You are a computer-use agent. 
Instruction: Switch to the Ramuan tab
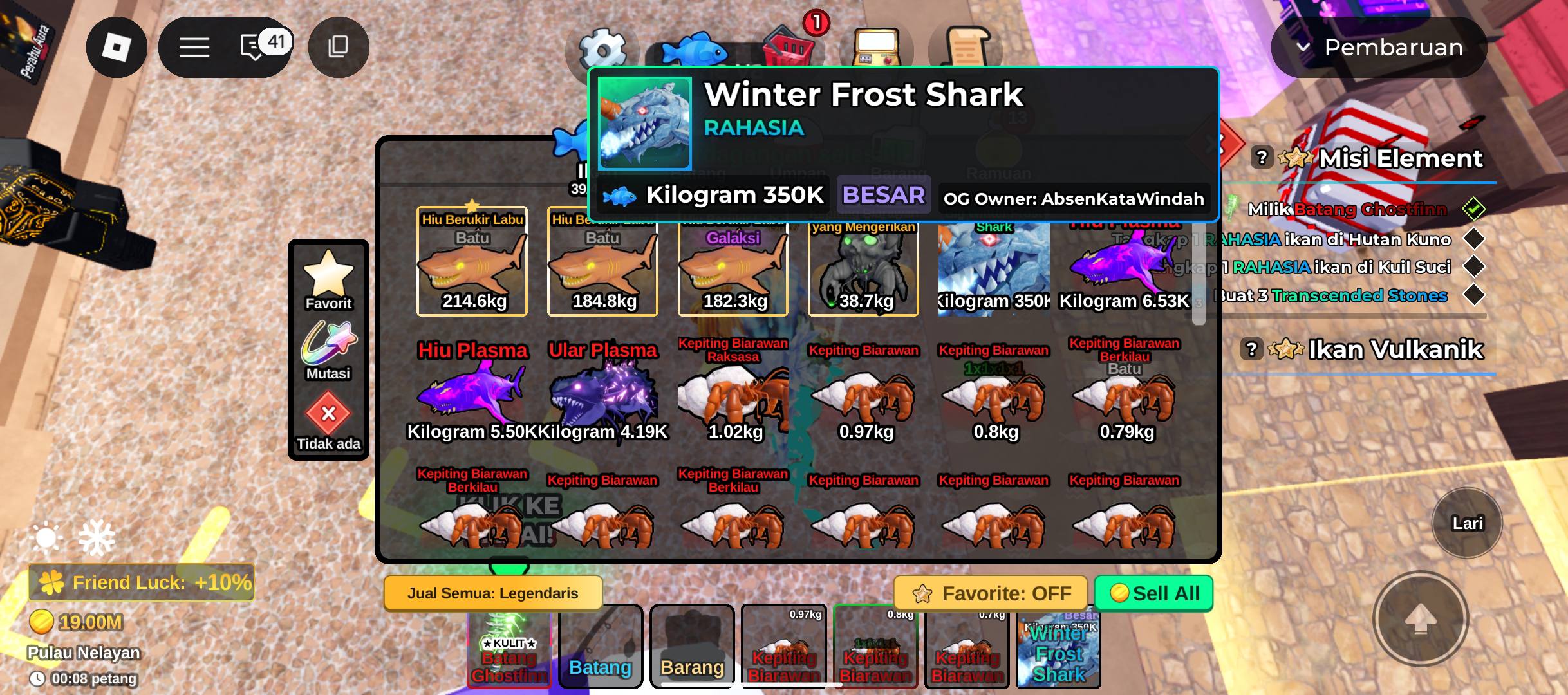pyautogui.click(x=1004, y=172)
